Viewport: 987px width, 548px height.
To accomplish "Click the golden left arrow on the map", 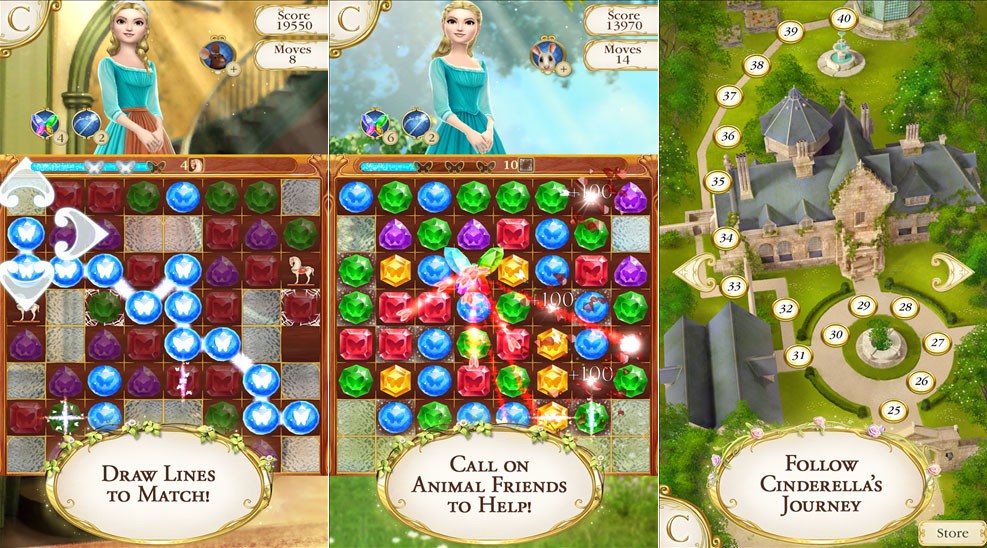I will [695, 271].
